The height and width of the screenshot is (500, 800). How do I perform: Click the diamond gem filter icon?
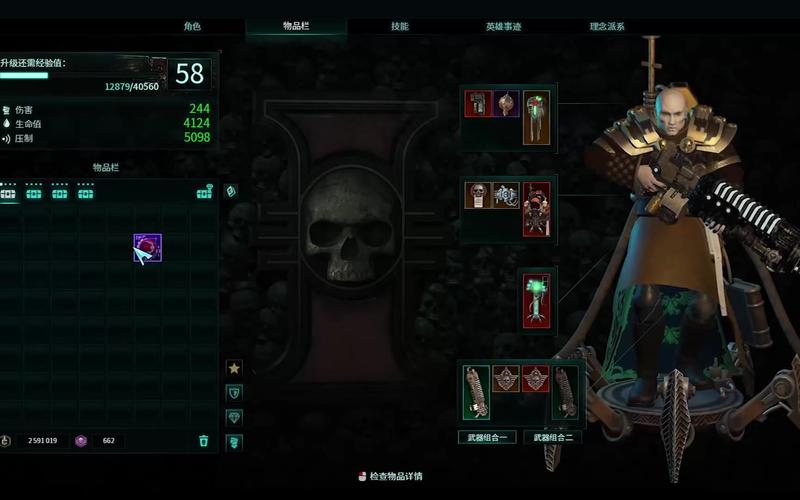click(x=234, y=417)
